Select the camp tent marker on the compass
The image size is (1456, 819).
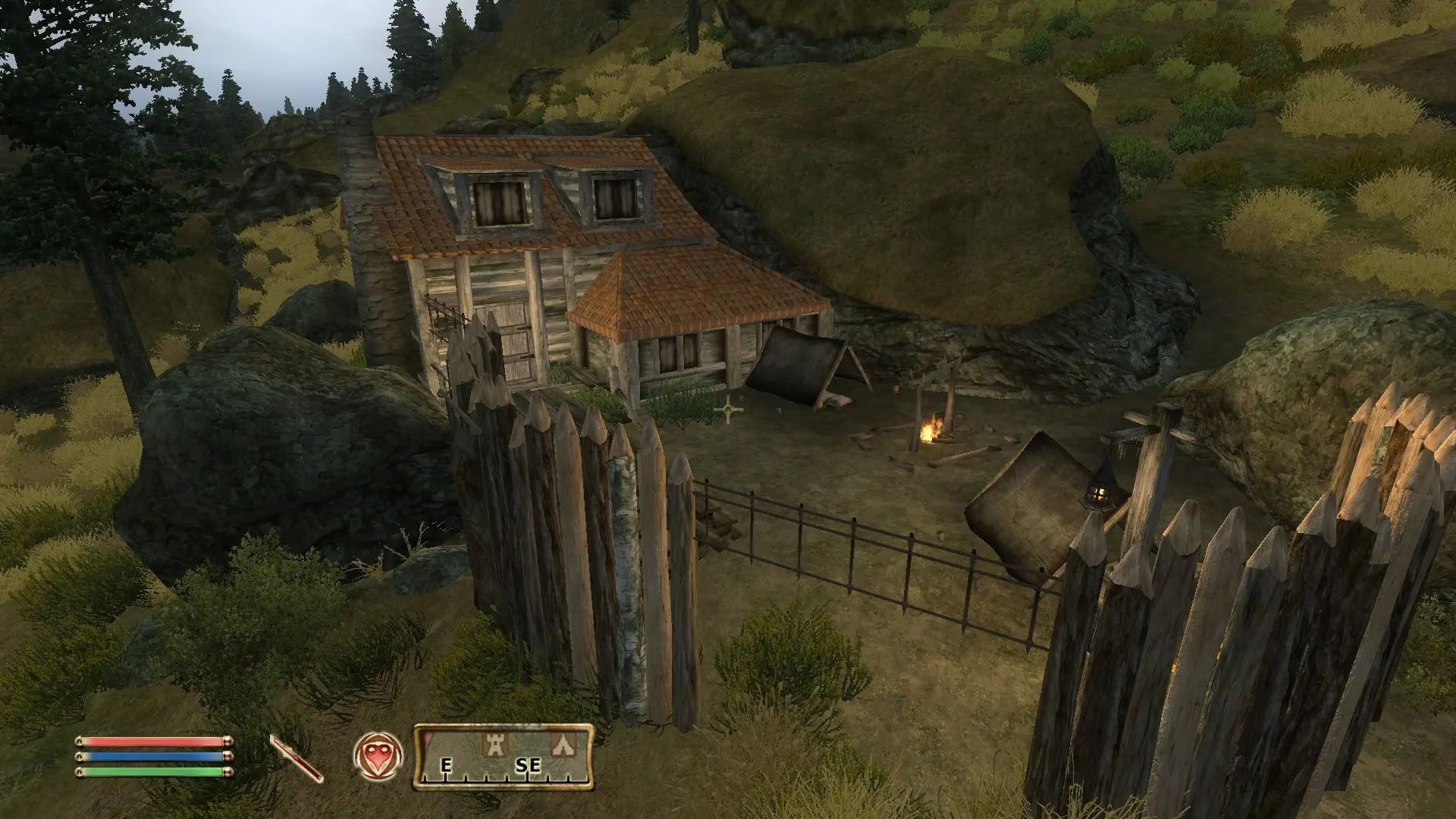click(x=562, y=743)
